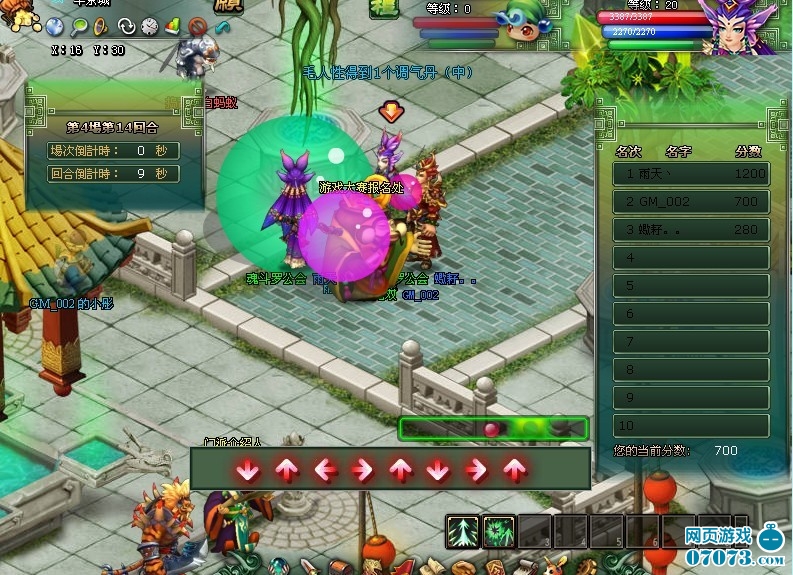Click the red prohibition sign icon
The width and height of the screenshot is (793, 575).
[197, 26]
